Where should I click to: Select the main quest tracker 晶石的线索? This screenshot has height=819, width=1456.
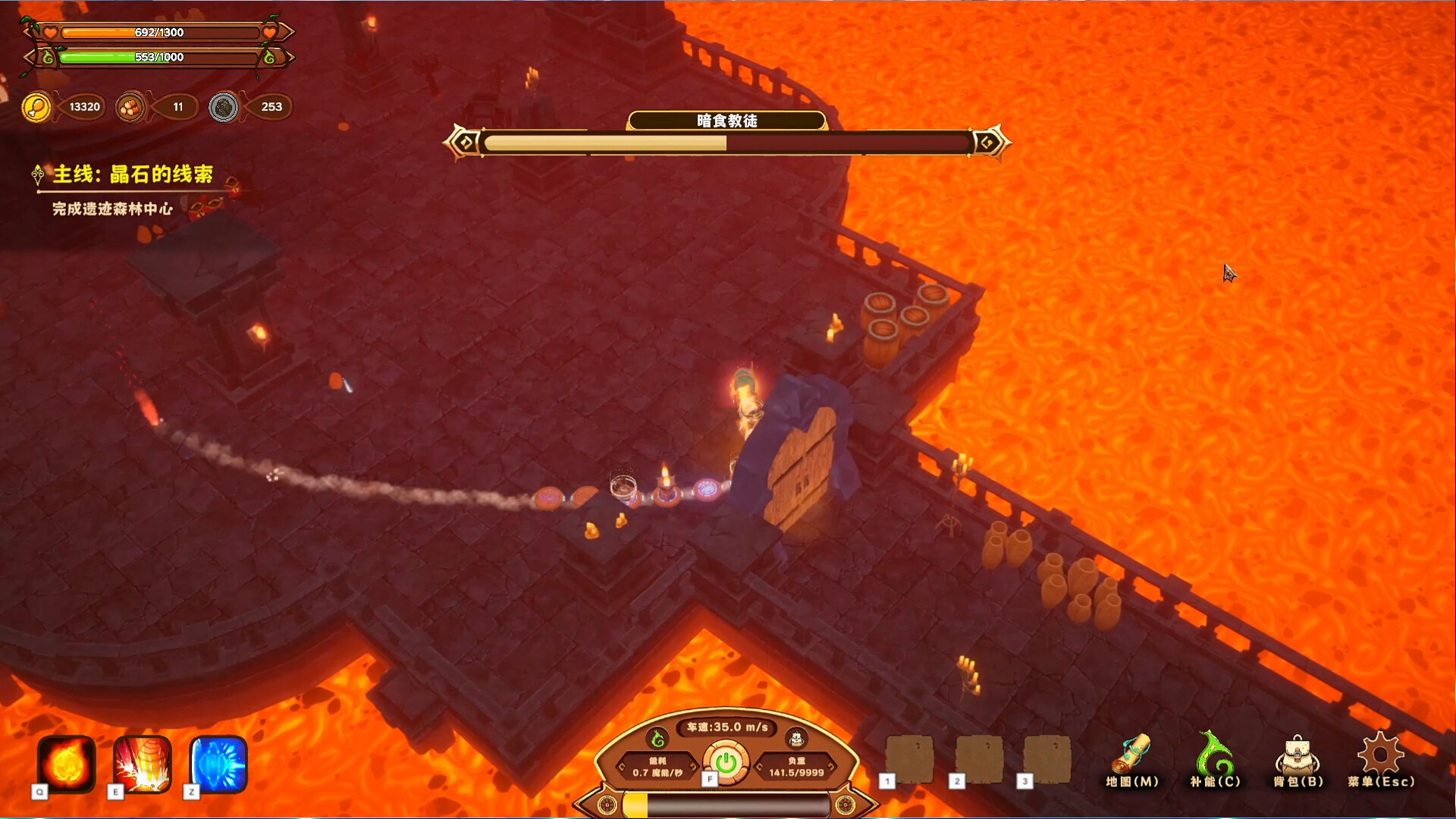(x=132, y=174)
